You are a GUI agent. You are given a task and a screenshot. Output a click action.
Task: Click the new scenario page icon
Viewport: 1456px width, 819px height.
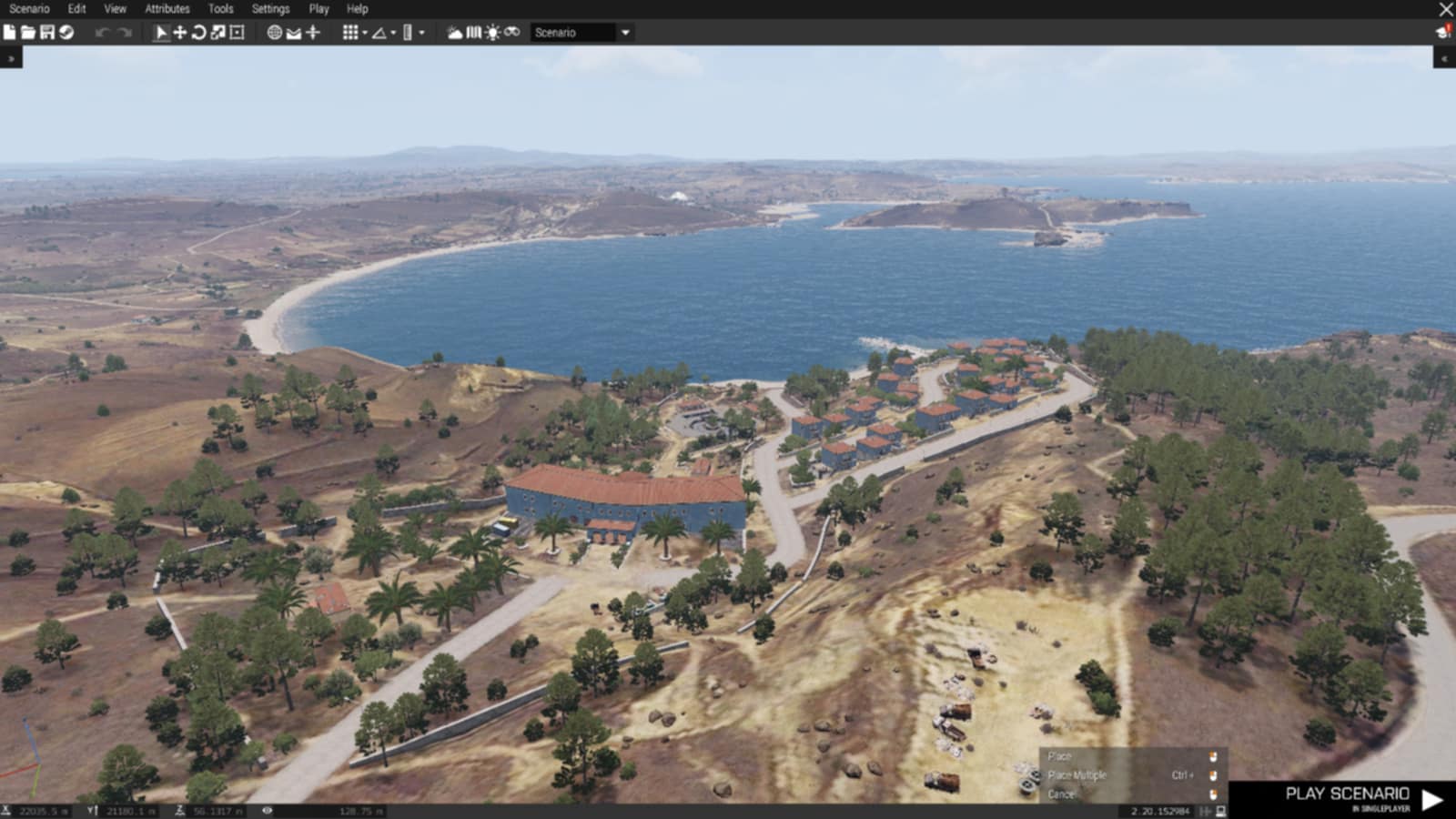pyautogui.click(x=10, y=33)
